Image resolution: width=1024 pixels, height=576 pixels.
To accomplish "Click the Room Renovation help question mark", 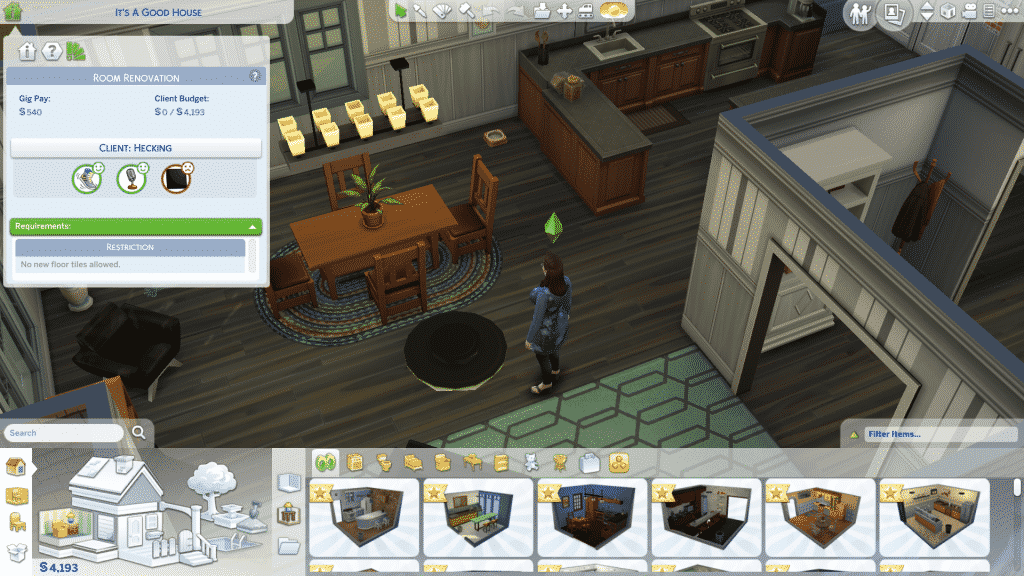I will tap(254, 75).
